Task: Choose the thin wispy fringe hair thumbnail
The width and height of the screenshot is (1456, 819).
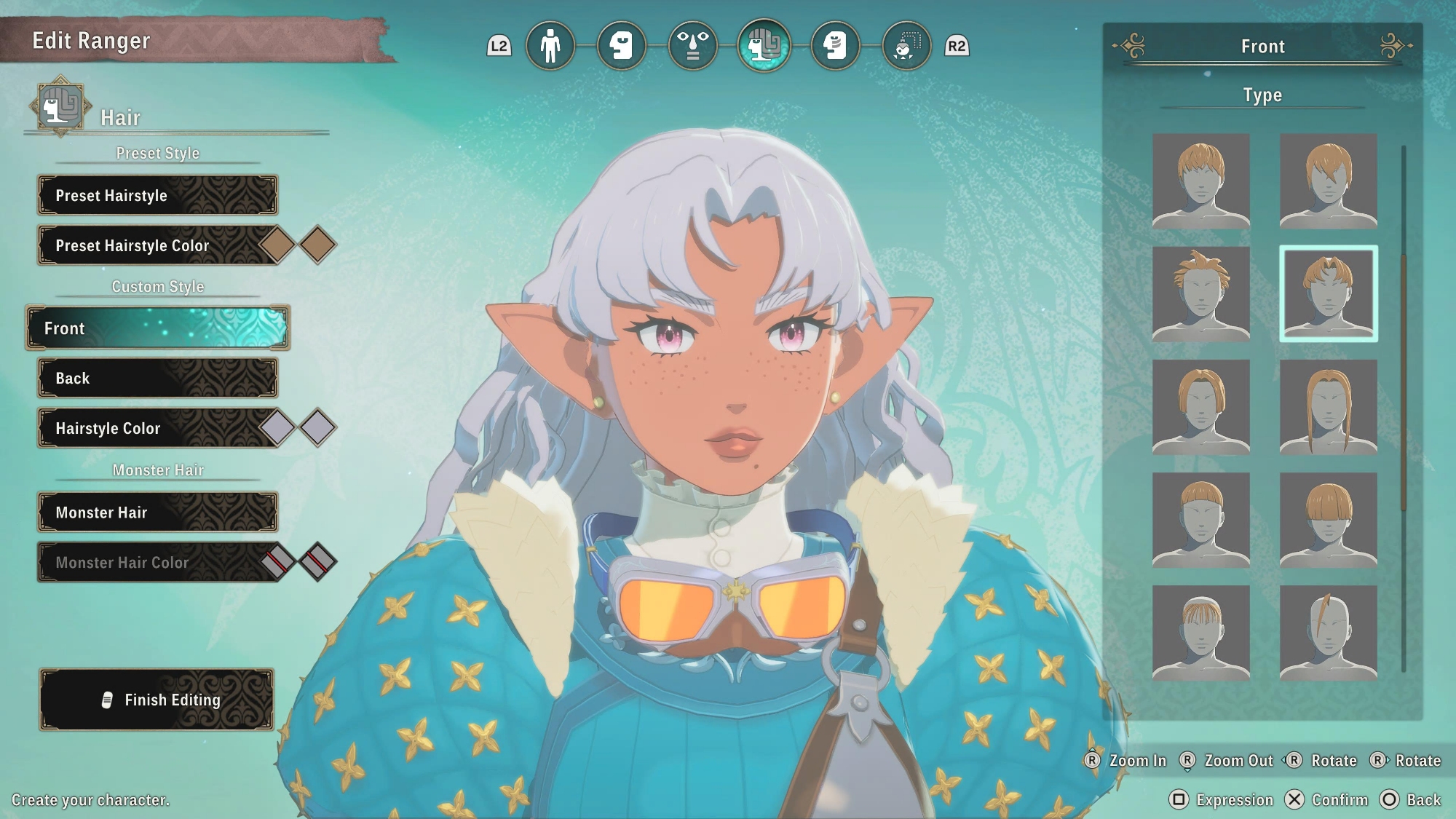Action: pos(1200,633)
